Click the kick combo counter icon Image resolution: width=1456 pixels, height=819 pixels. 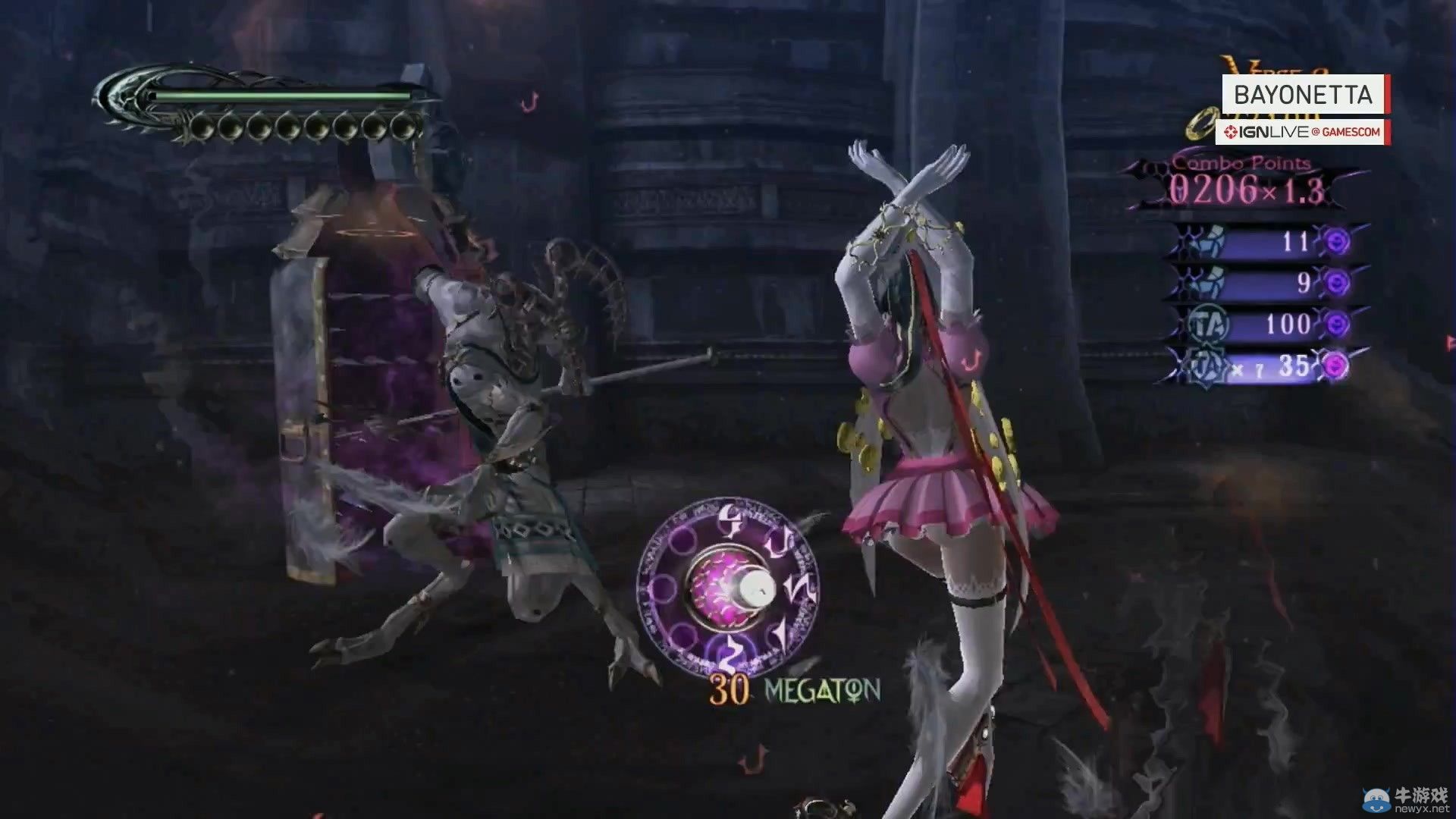[1208, 281]
